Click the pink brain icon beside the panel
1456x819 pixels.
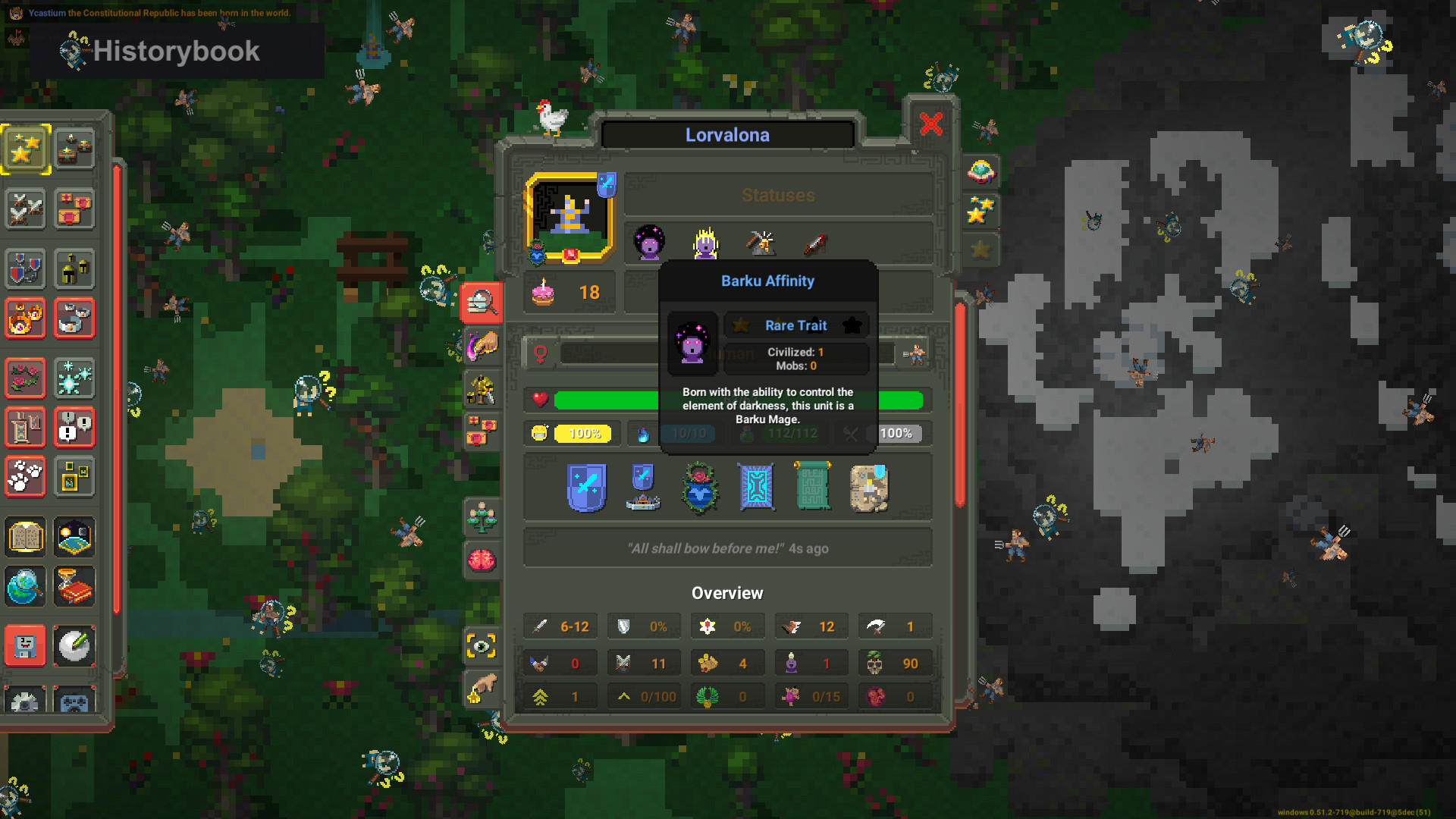point(483,560)
